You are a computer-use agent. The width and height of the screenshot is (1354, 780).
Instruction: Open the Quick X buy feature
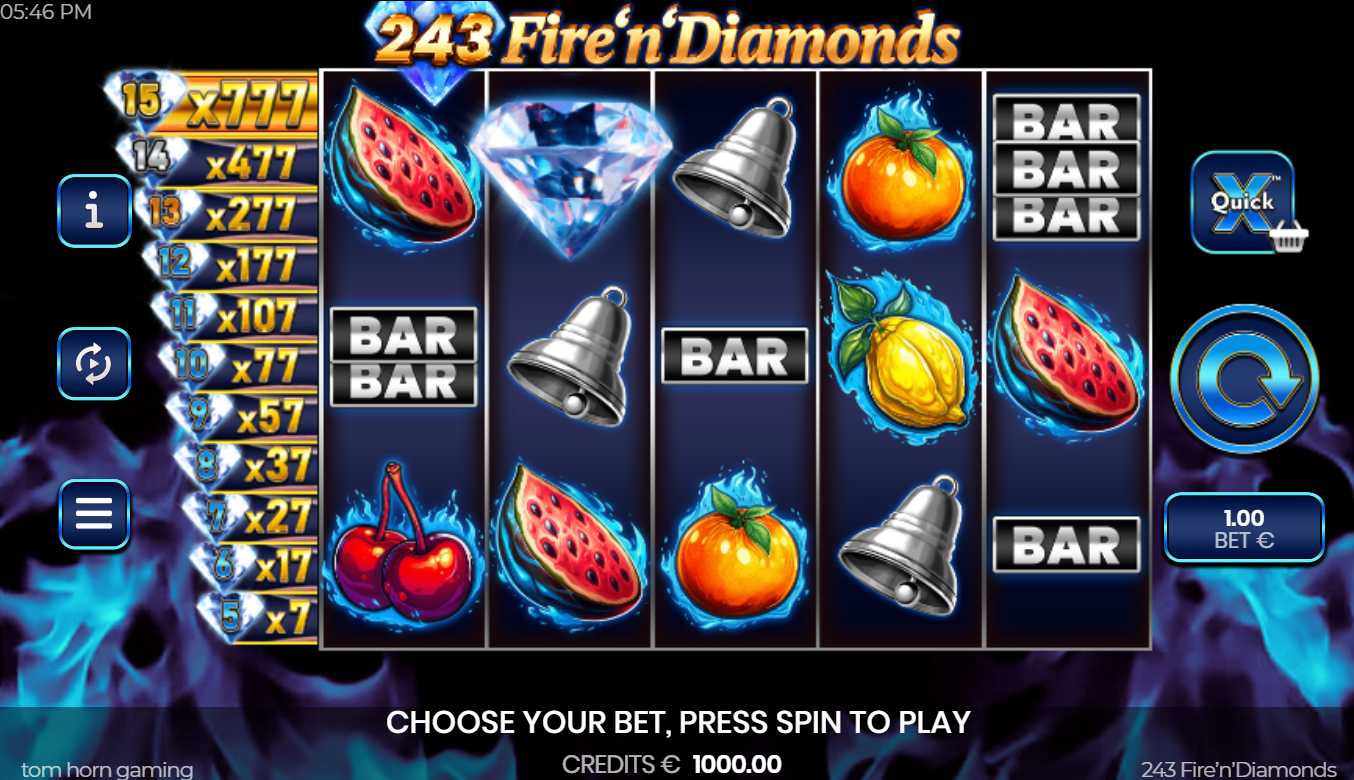point(1243,201)
